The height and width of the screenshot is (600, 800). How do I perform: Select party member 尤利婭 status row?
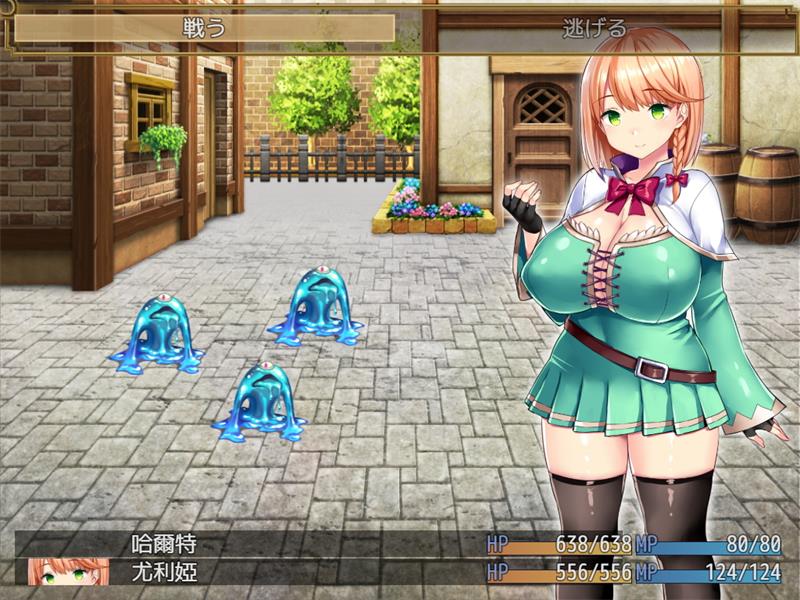point(400,573)
